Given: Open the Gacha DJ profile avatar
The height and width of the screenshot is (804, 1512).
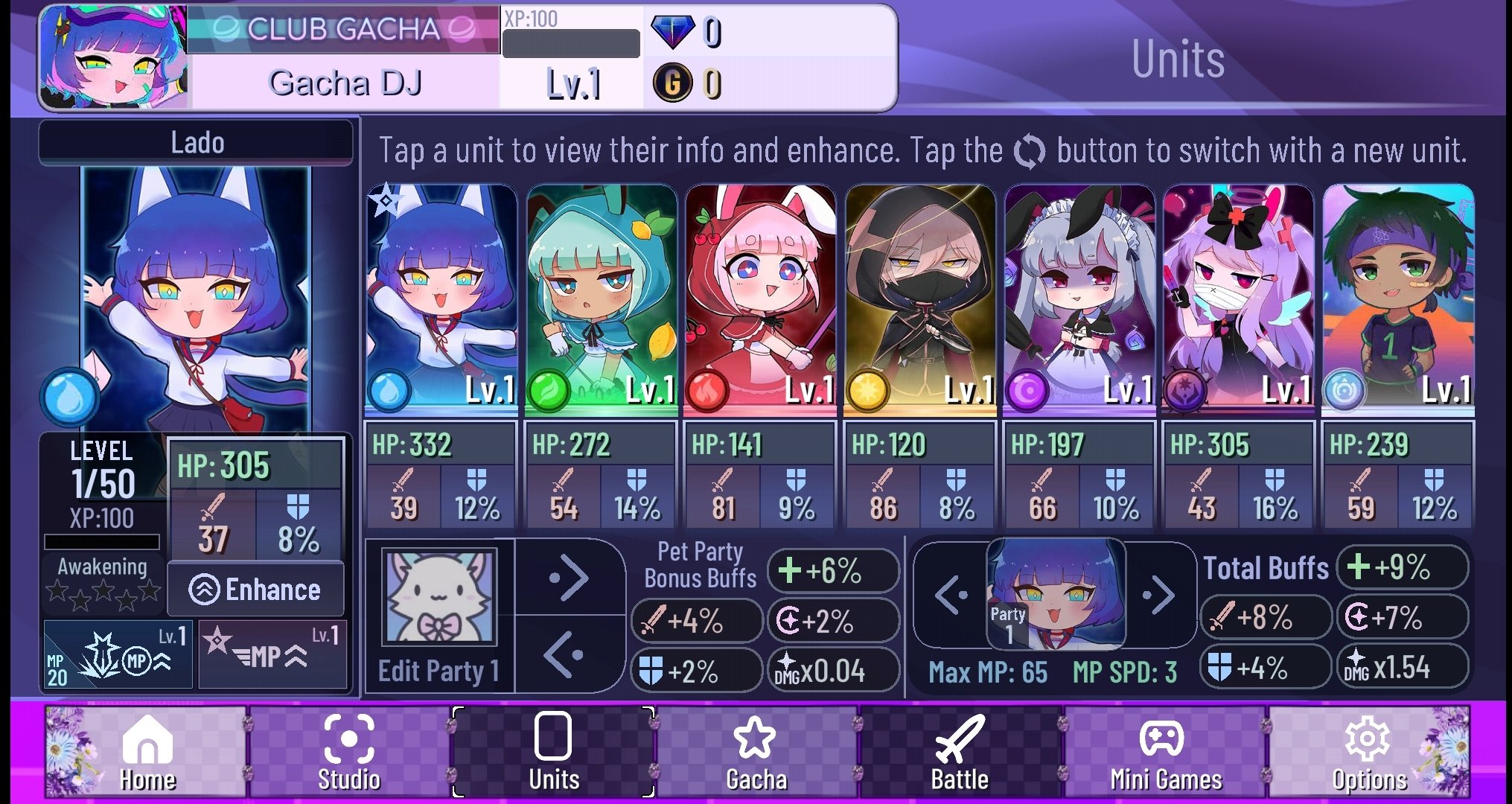Looking at the screenshot, I should [x=113, y=58].
